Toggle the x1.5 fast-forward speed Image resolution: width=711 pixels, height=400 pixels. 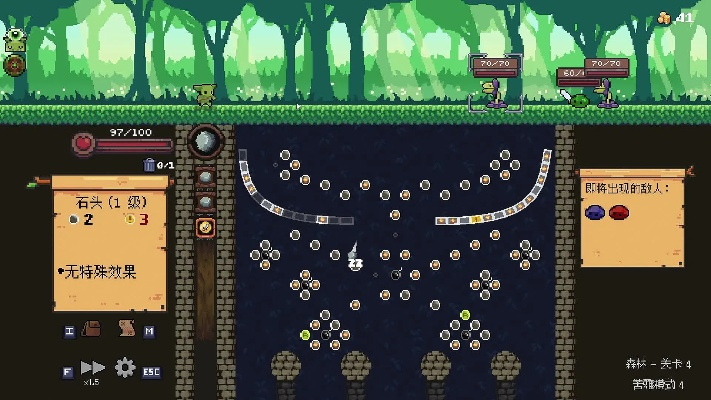coord(93,368)
